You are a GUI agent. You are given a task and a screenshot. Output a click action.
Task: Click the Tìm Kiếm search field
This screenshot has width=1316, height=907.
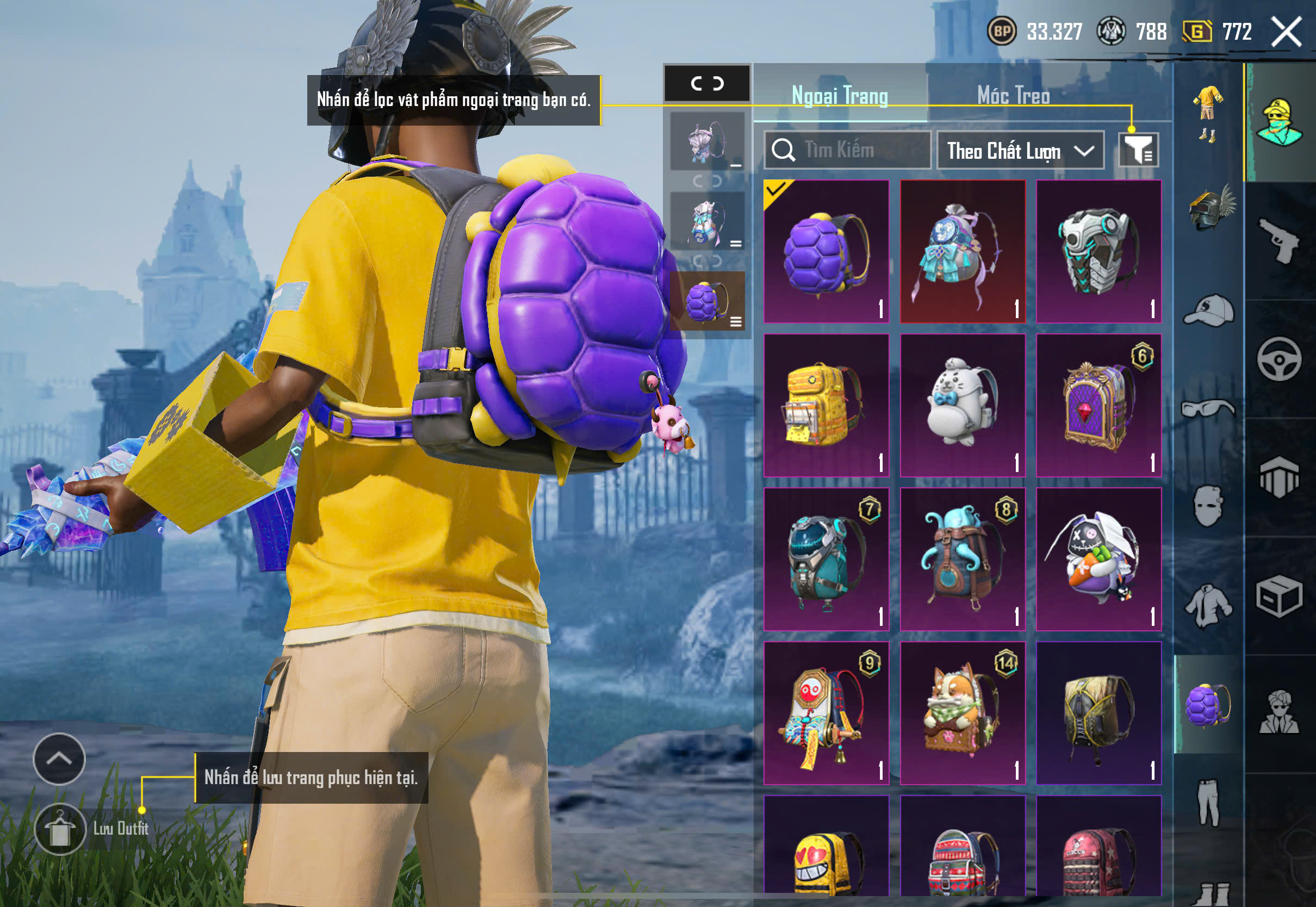coord(847,150)
